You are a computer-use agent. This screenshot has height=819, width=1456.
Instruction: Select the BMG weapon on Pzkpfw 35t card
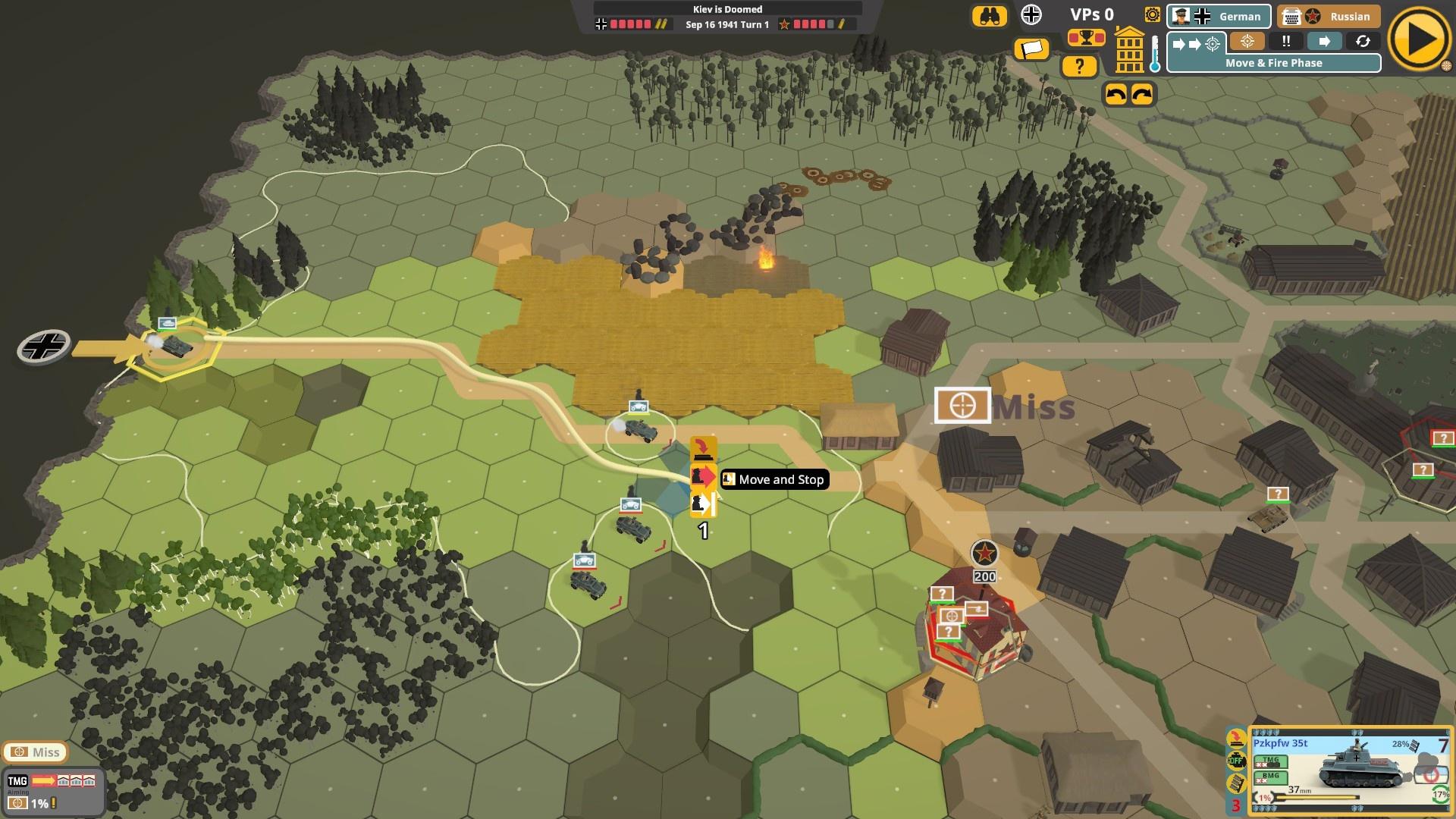[x=1270, y=777]
